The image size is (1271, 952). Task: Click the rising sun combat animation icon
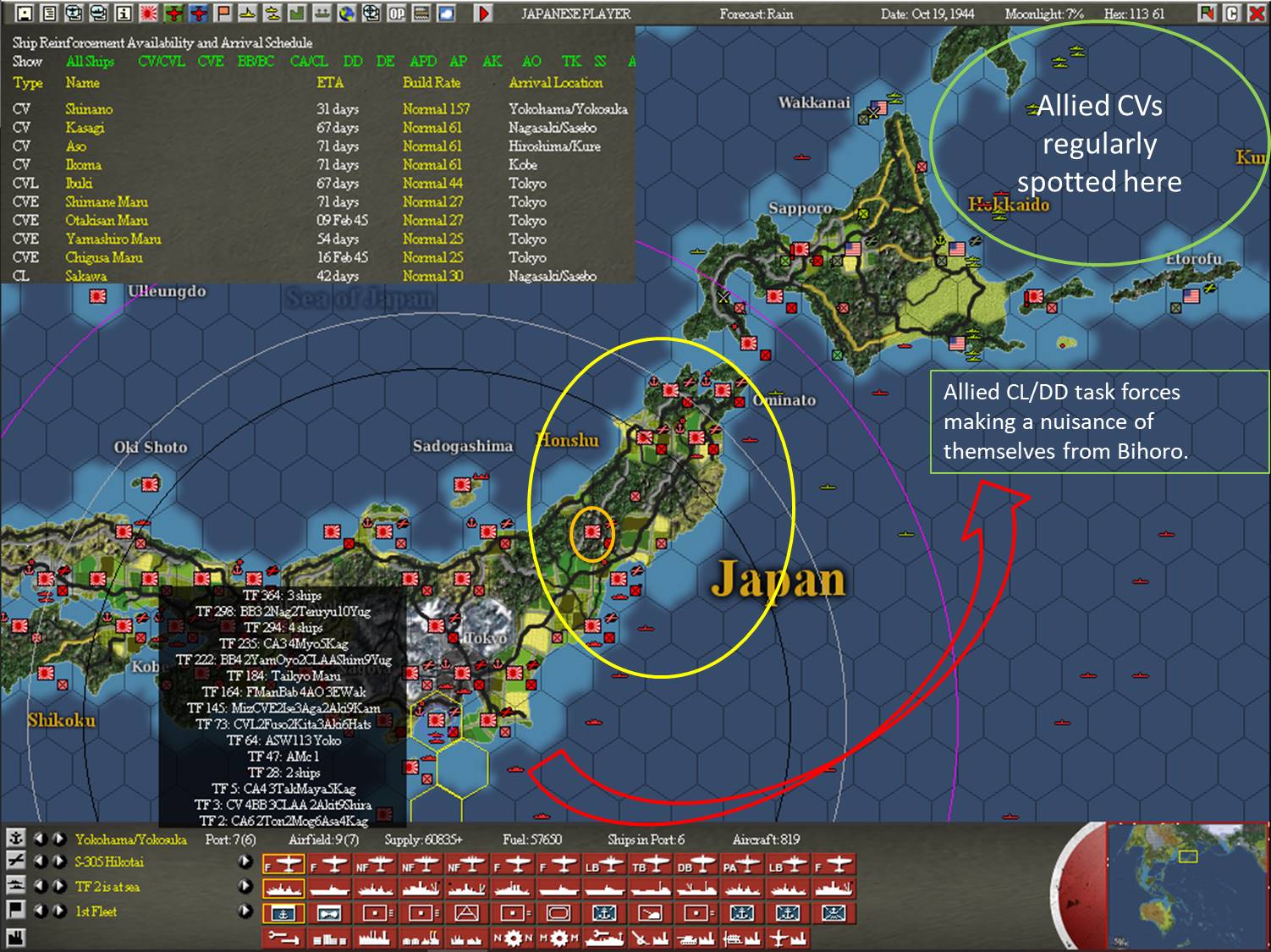click(148, 14)
